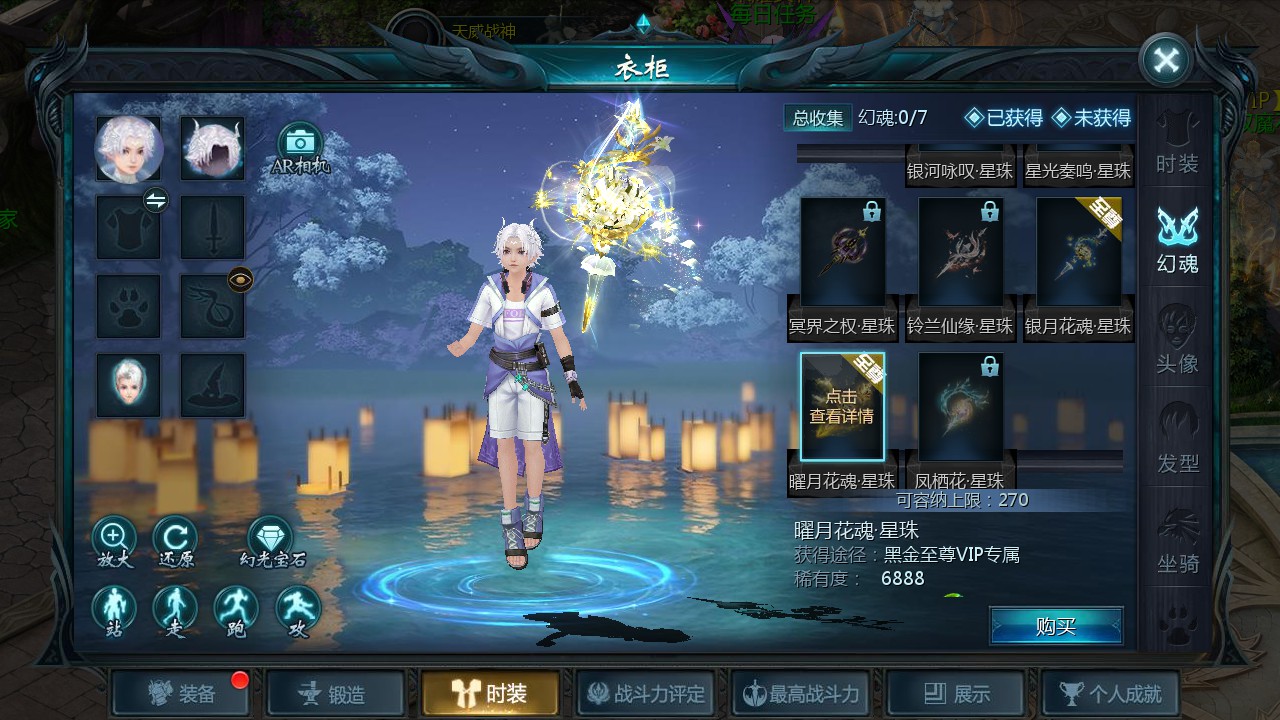
Task: Play the 跑 running animation
Action: pyautogui.click(x=236, y=612)
